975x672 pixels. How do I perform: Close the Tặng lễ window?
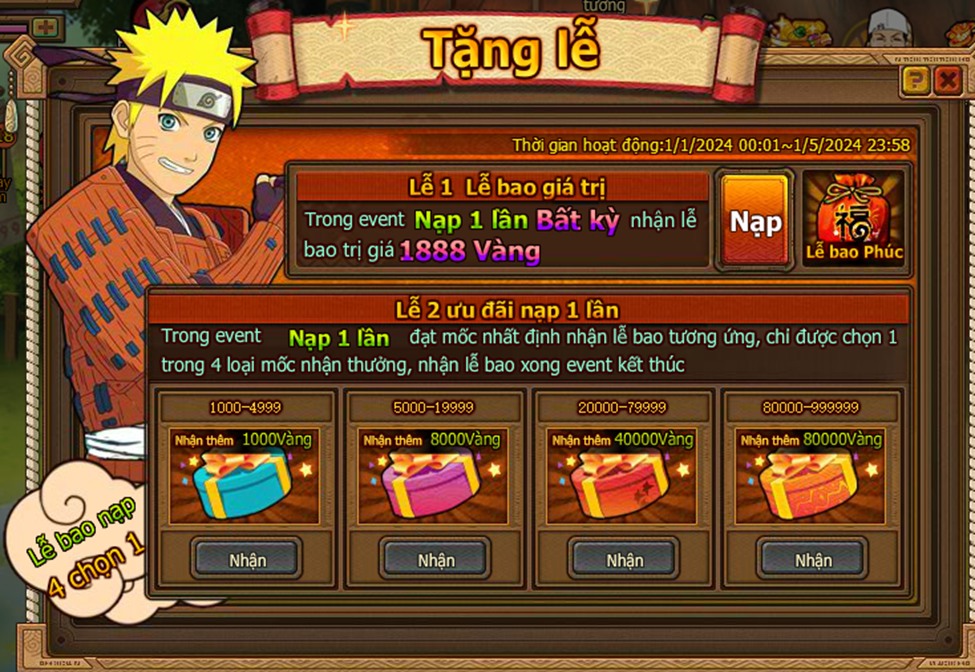click(x=946, y=81)
